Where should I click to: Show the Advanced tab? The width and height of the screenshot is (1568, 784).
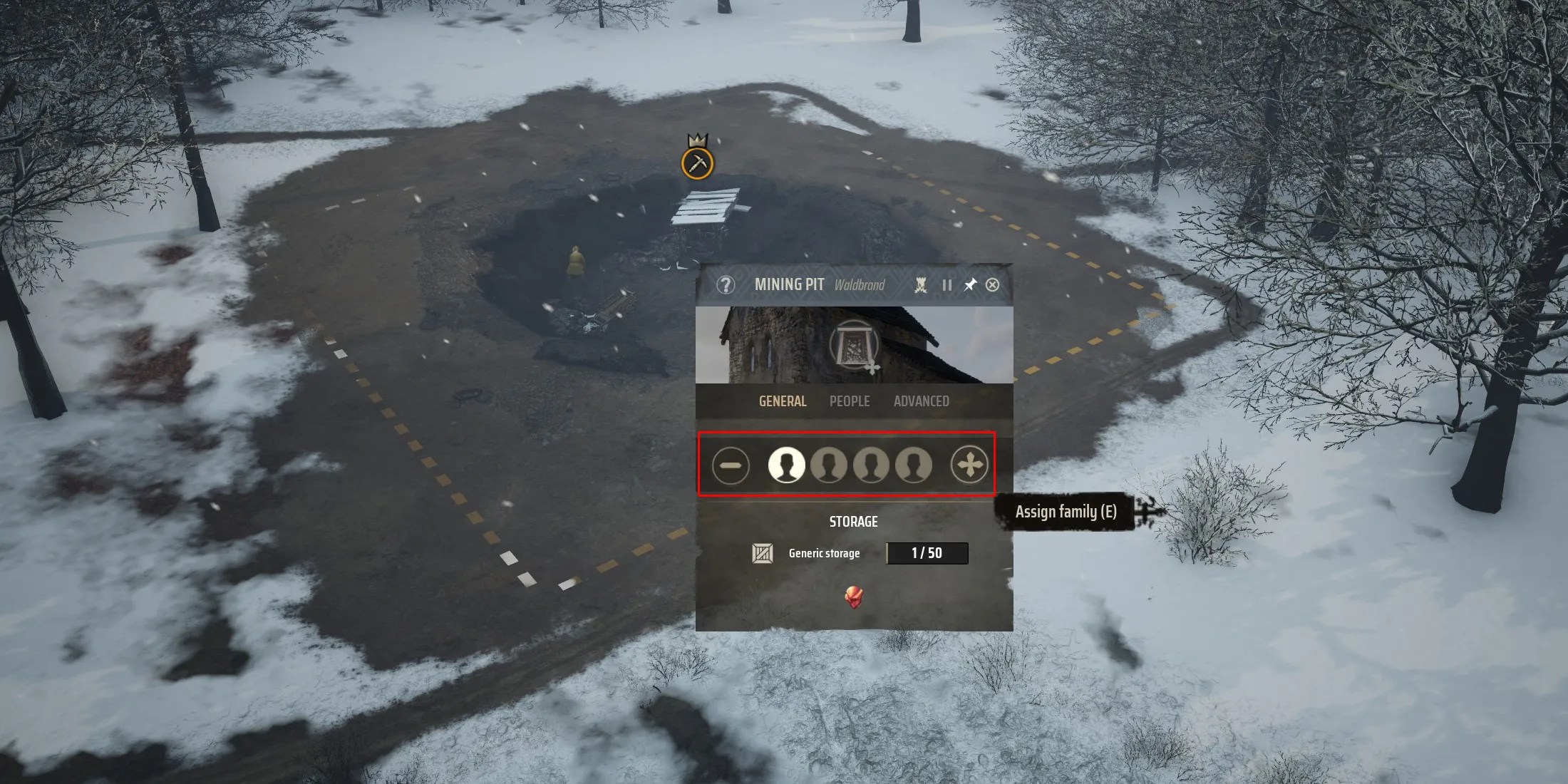(921, 401)
